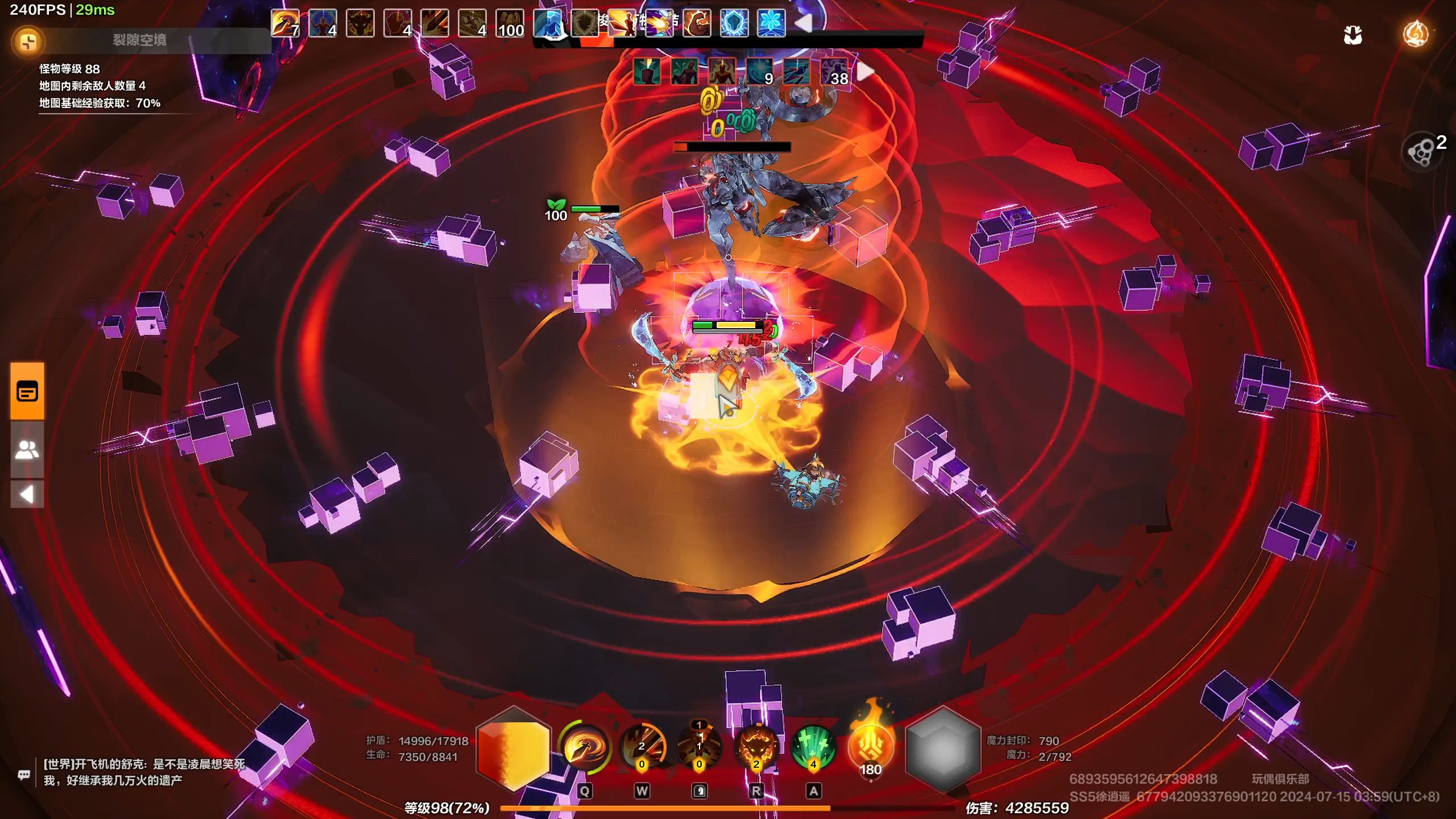1456x819 pixels.
Task: Trigger the flaming beast head skill
Action: [x=756, y=747]
